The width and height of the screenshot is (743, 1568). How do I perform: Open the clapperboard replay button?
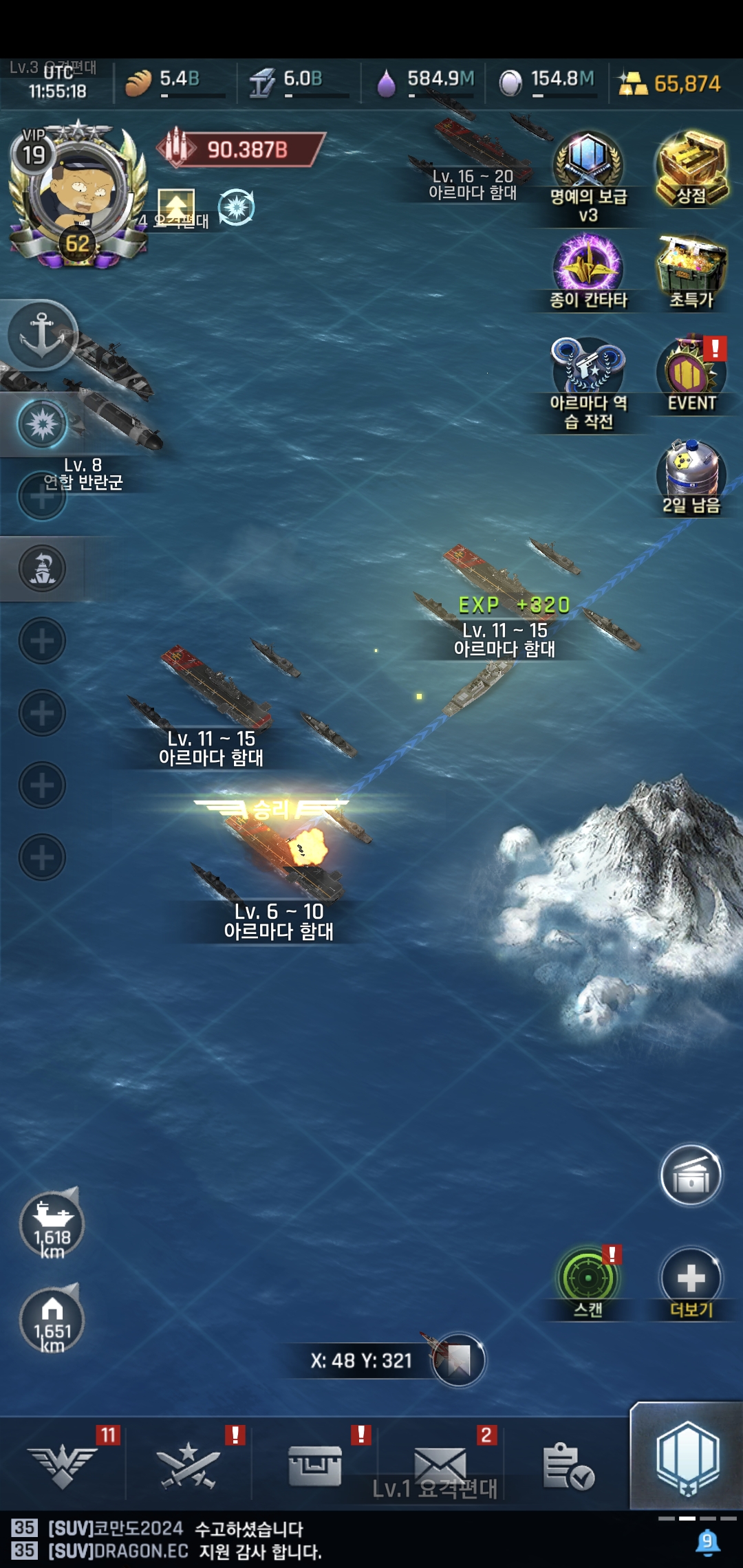(691, 1175)
